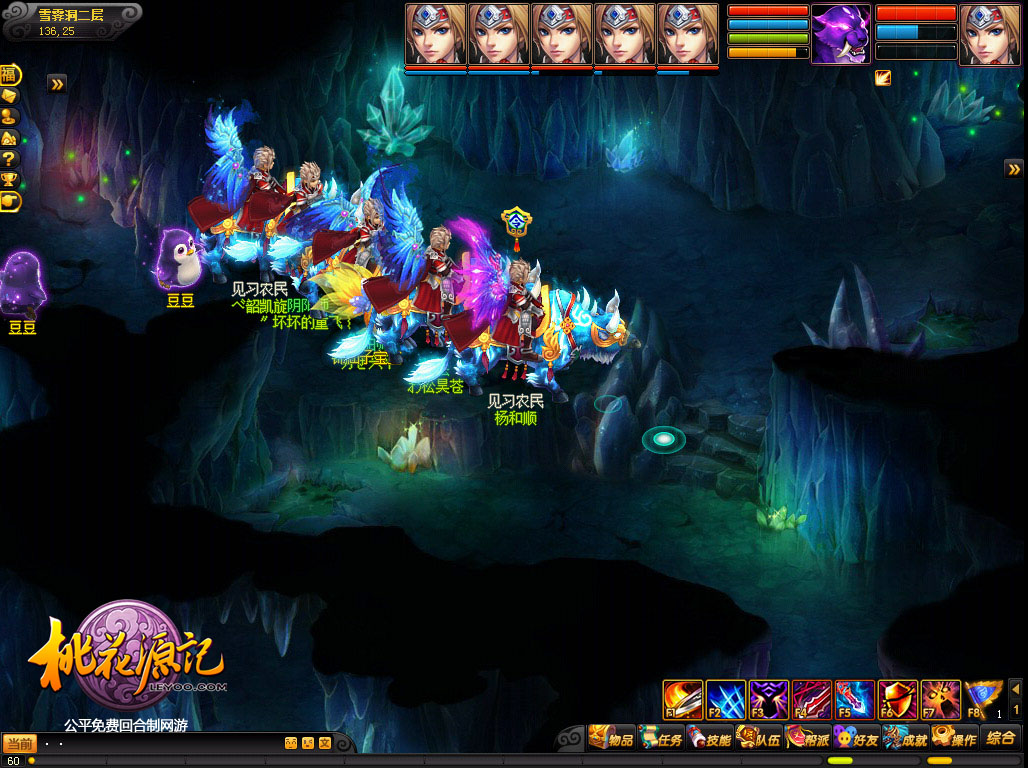This screenshot has width=1028, height=768.
Task: Activate the F1 flaming blade skill
Action: coord(683,700)
